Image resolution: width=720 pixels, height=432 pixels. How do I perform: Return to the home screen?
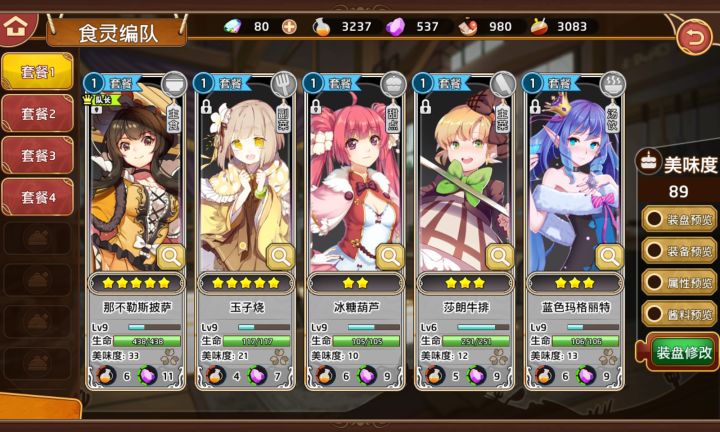(15, 26)
